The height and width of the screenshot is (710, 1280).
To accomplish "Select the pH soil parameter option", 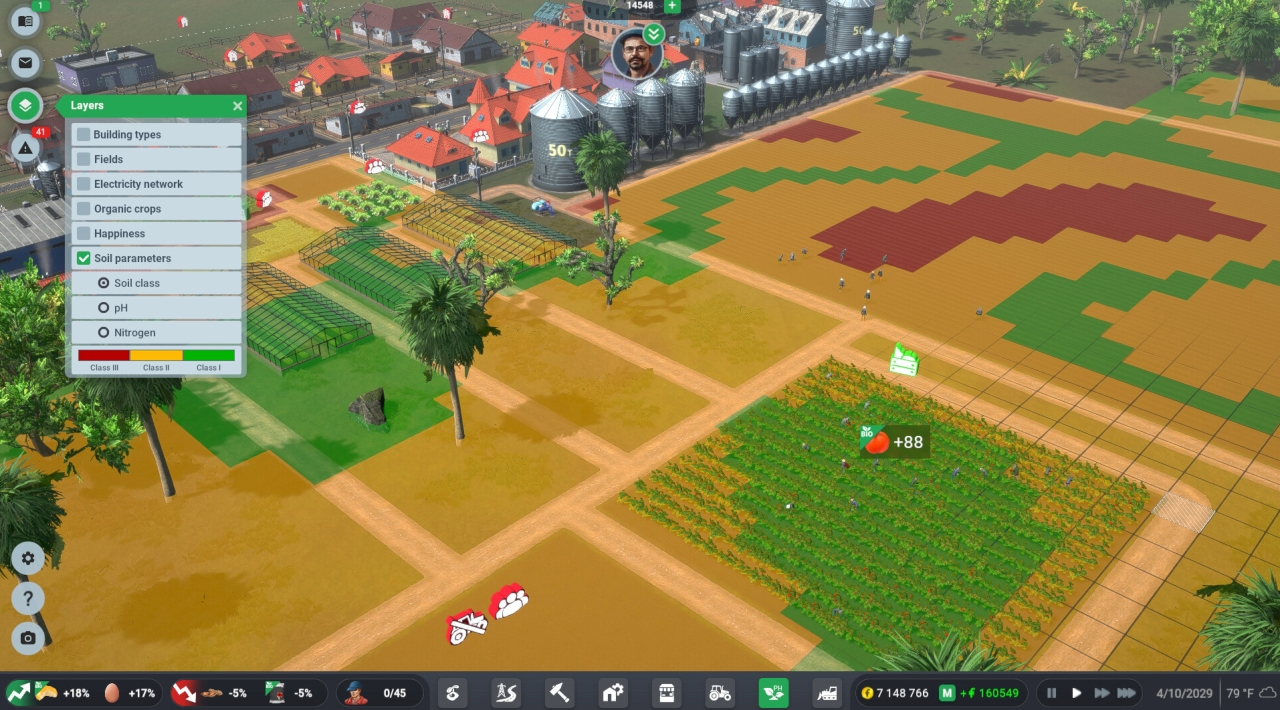I will [104, 308].
